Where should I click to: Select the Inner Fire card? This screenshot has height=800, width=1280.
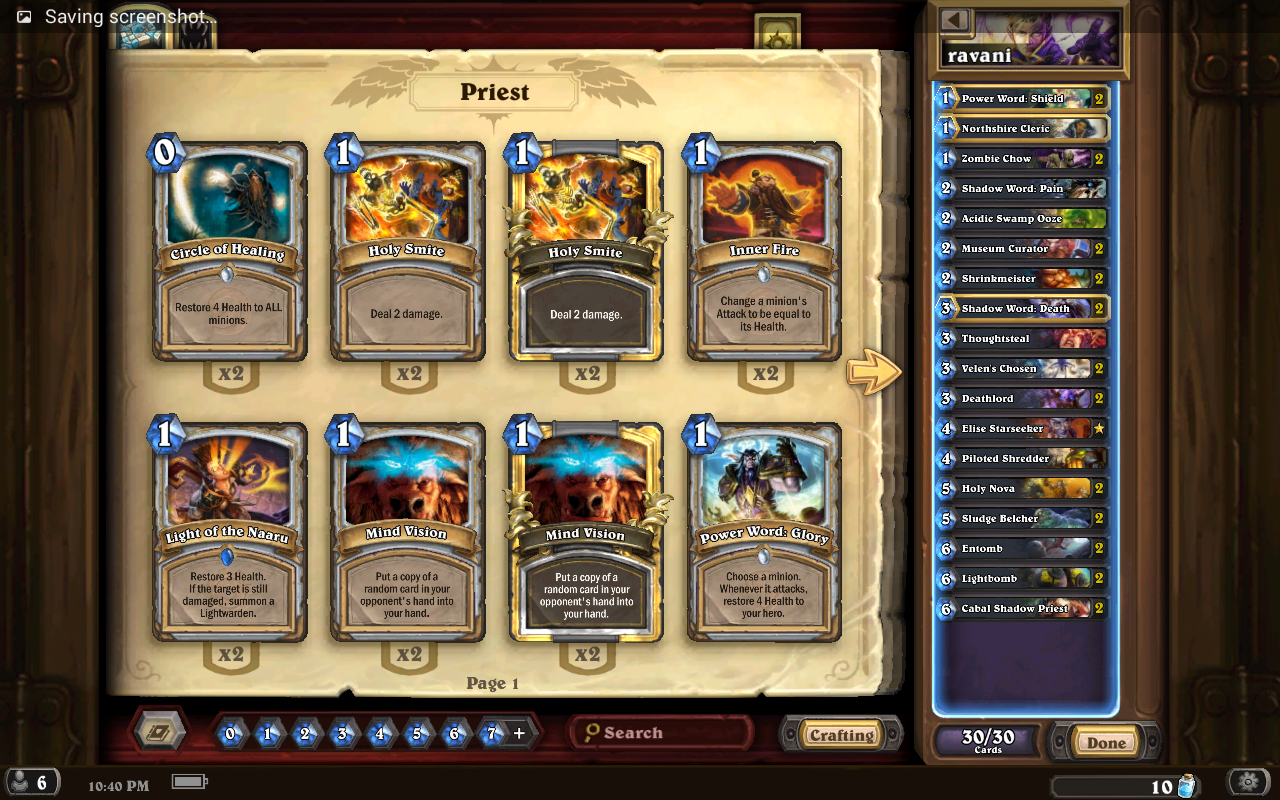coord(765,252)
